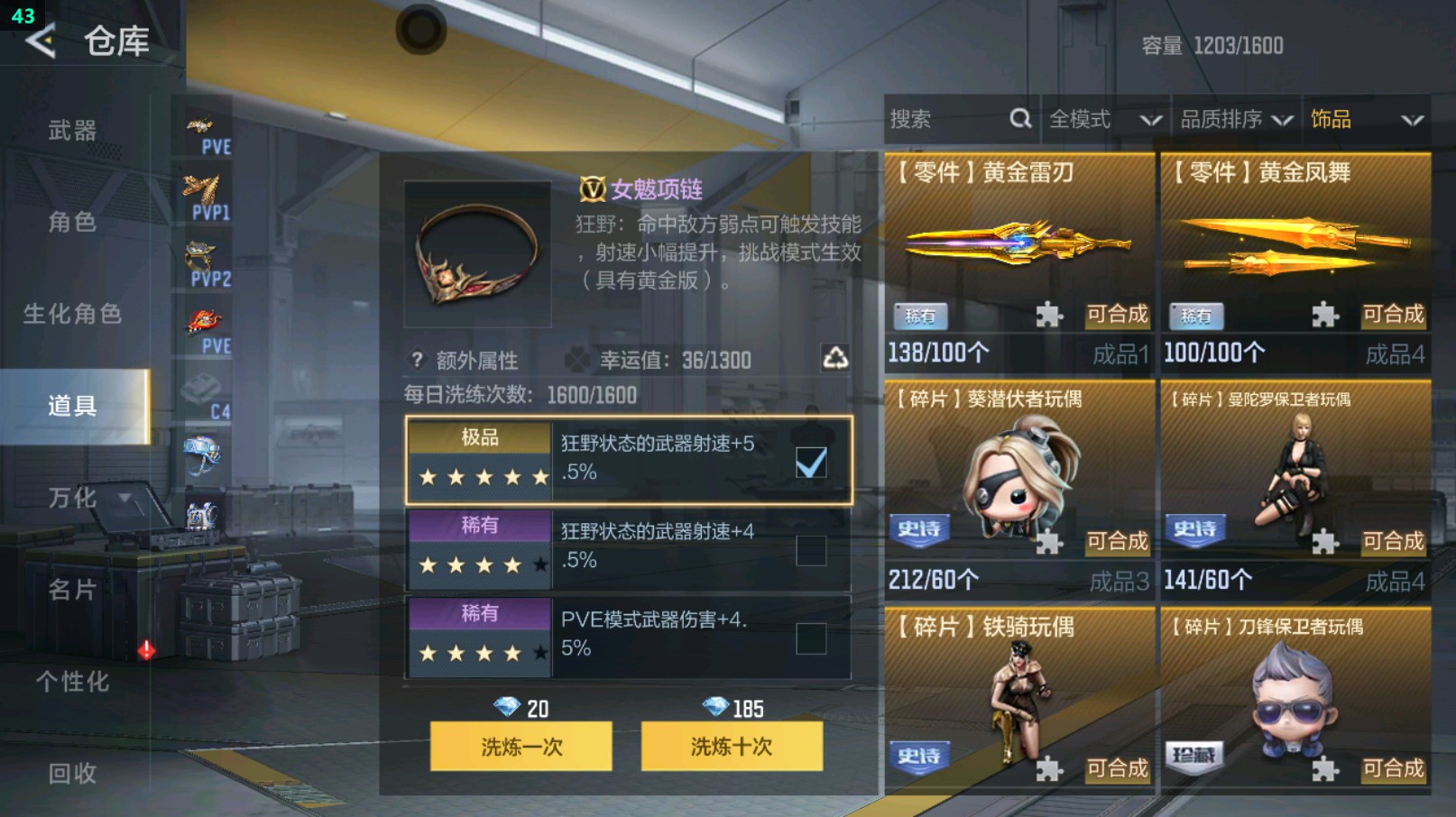The height and width of the screenshot is (817, 1456).
Task: Check the 稀有 fire rate +4.5% attribute
Action: 811,550
